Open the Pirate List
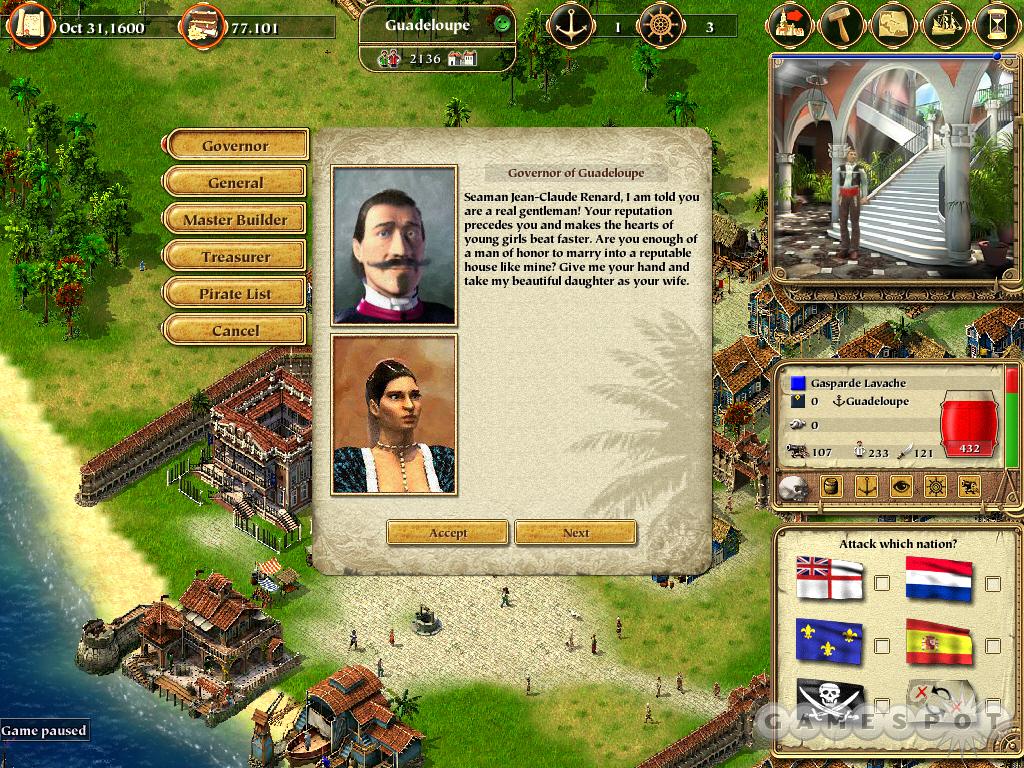This screenshot has height=768, width=1024. [235, 294]
